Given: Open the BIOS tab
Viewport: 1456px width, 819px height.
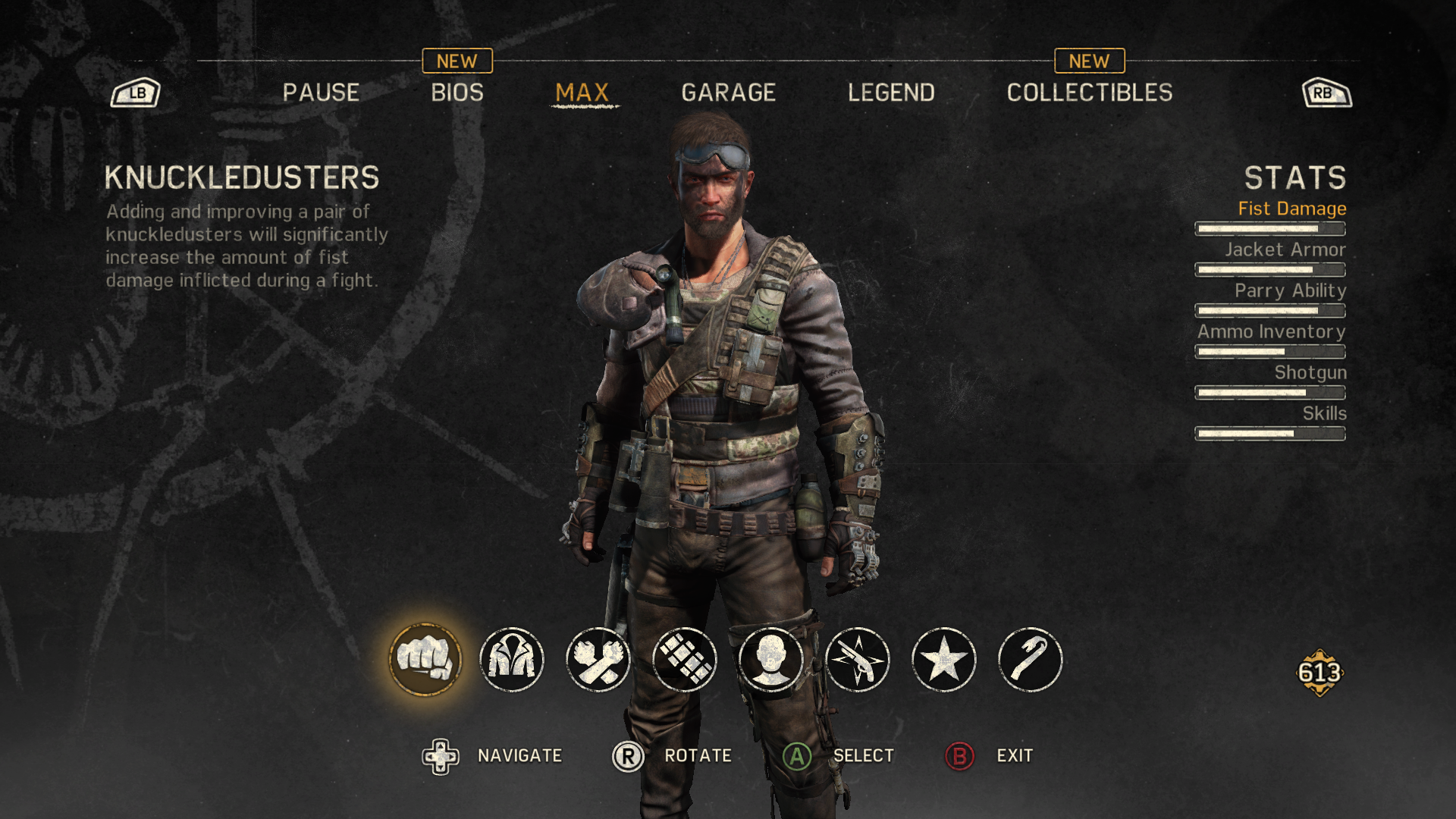Looking at the screenshot, I should point(457,93).
